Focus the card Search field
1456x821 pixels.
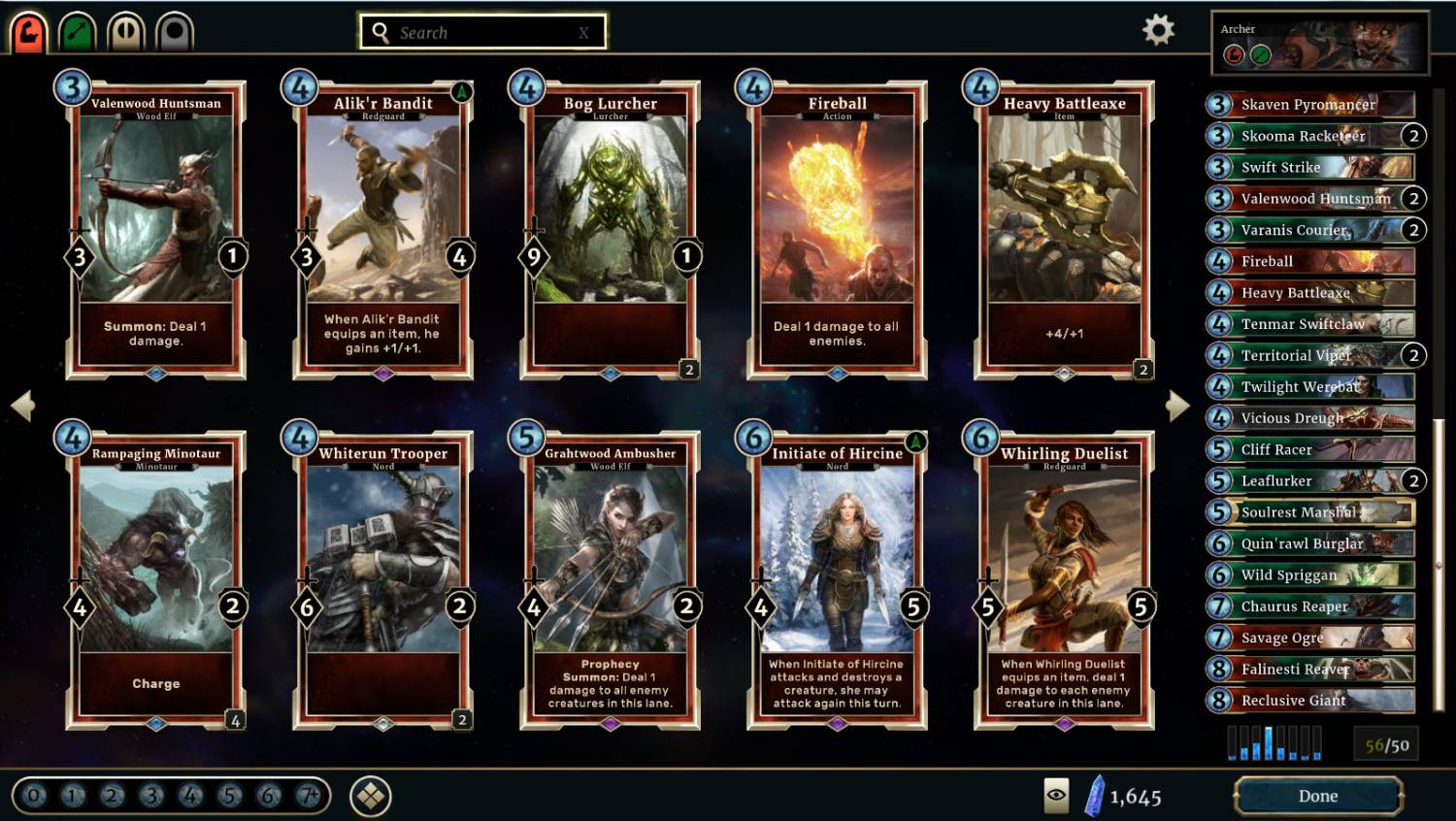tap(482, 32)
